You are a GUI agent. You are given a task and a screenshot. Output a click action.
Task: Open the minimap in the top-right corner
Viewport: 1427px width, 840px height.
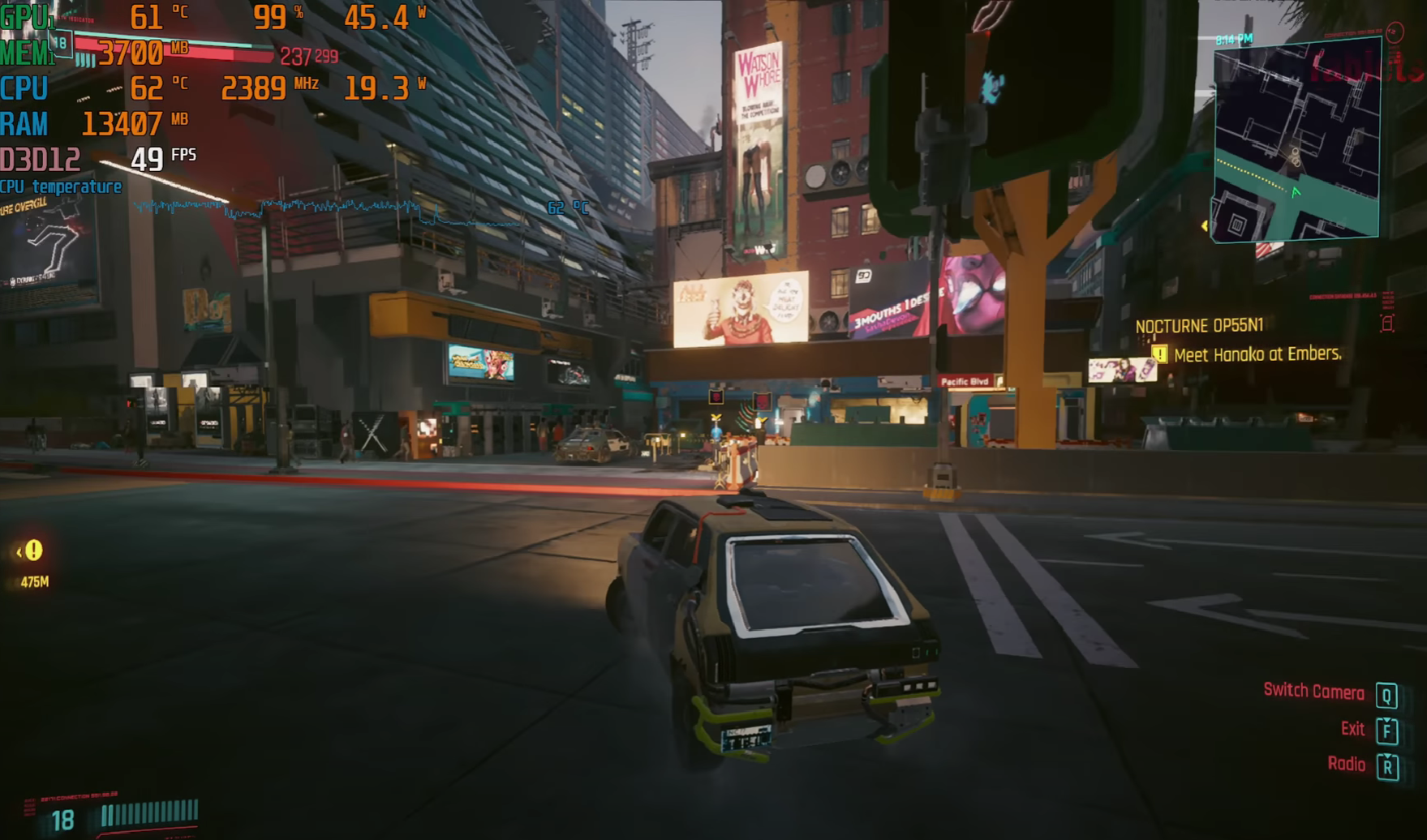[x=1296, y=141]
